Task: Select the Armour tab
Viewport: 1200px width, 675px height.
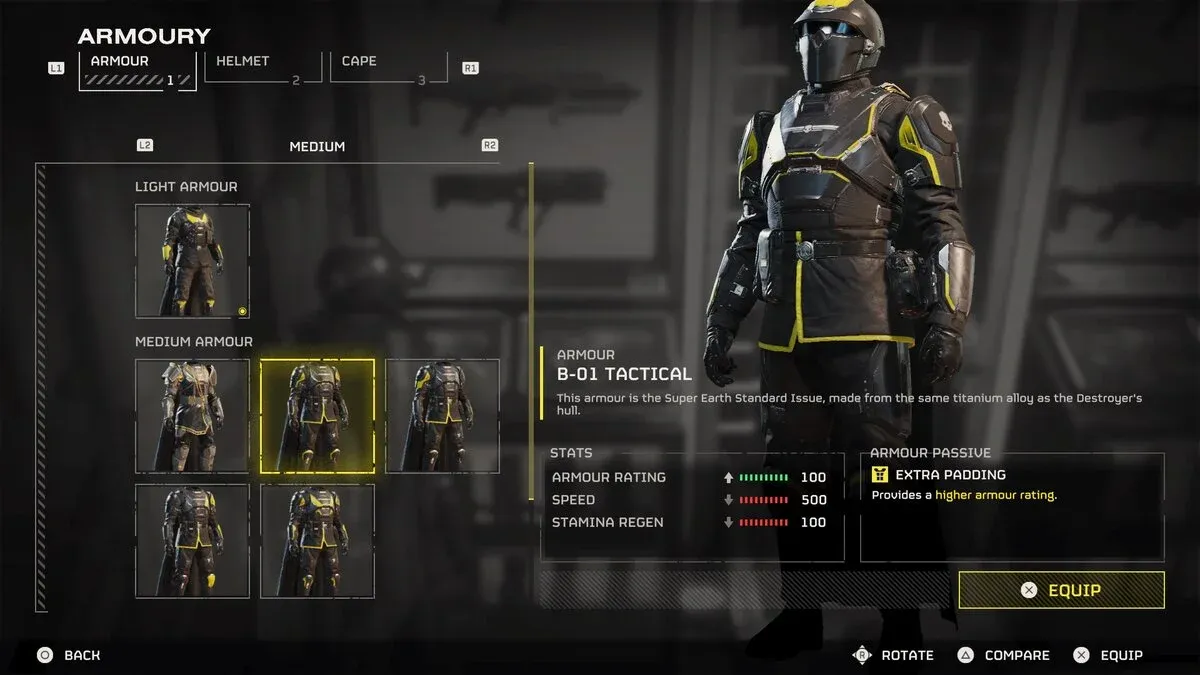Action: pos(137,70)
